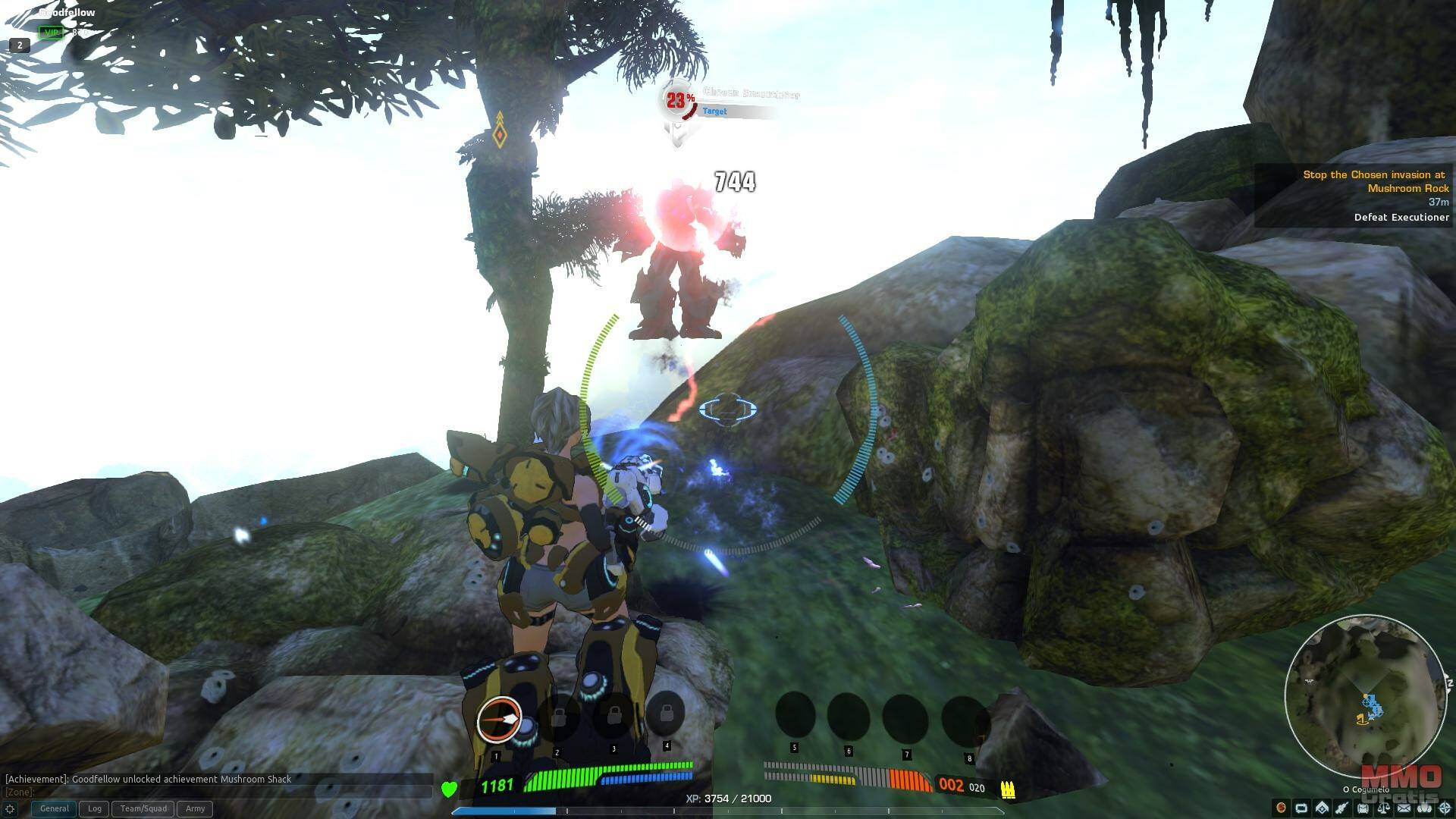Click the green VIP badge
1456x819 pixels.
click(x=52, y=33)
